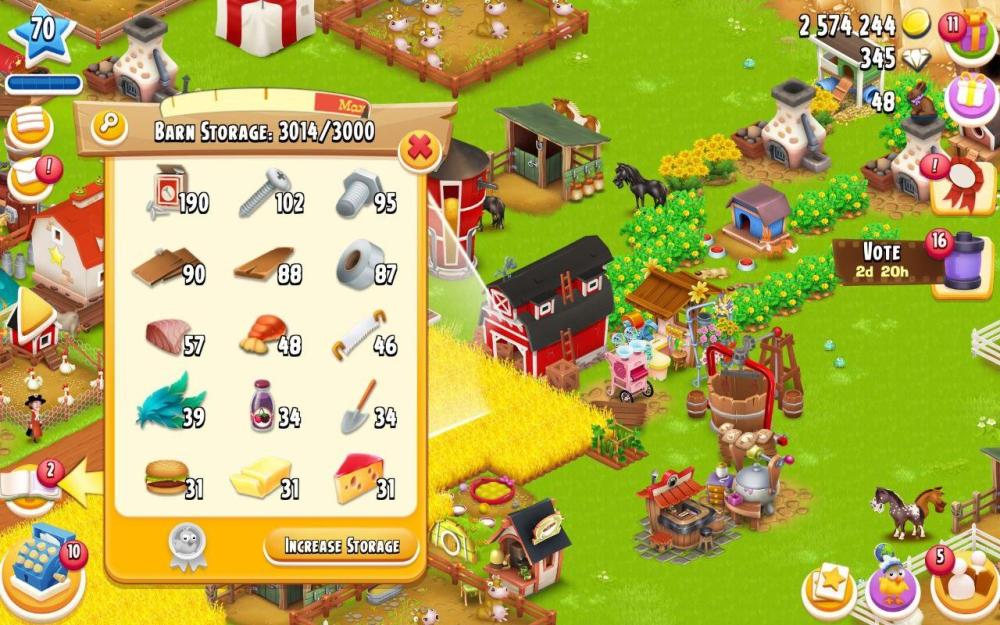Click the magnifying glass search button

pos(108,126)
